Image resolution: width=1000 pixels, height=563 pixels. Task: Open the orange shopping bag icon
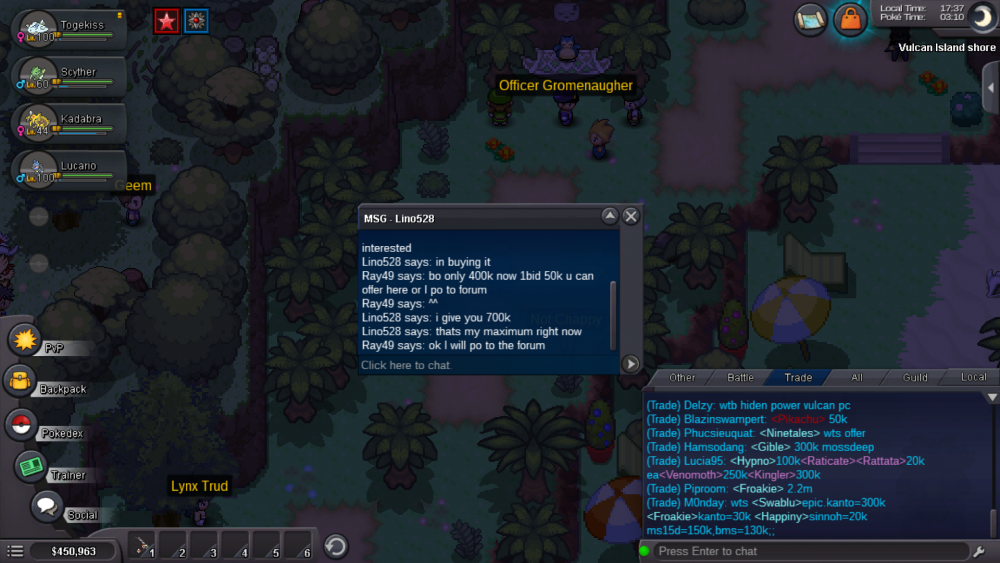[850, 19]
